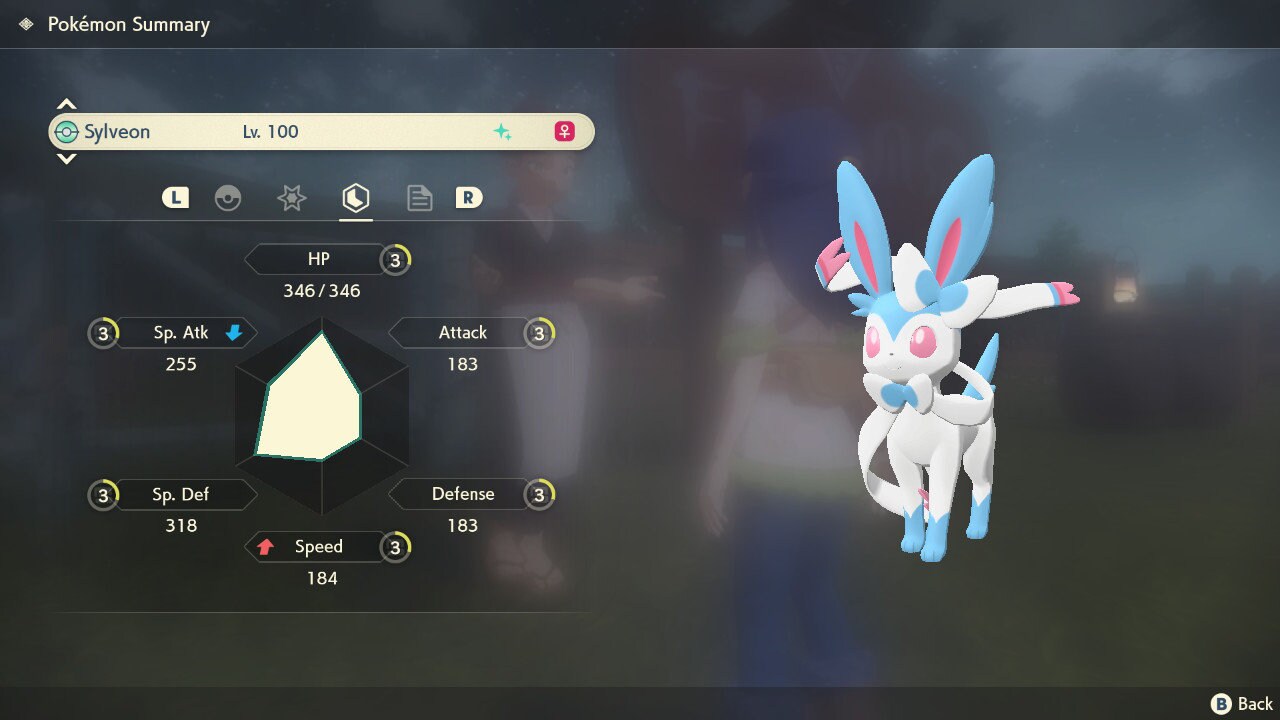This screenshot has width=1280, height=720.
Task: Select the Sp. Def stat label
Action: (x=183, y=494)
